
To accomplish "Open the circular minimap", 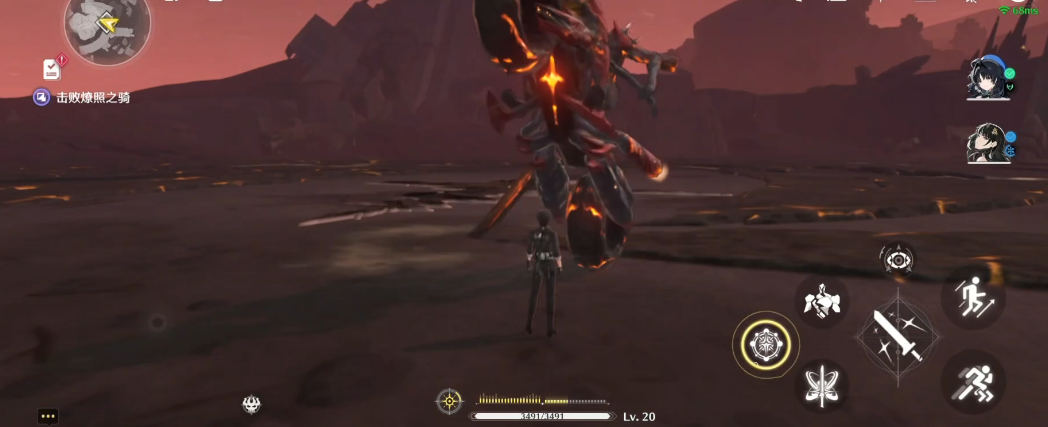I will point(107,24).
